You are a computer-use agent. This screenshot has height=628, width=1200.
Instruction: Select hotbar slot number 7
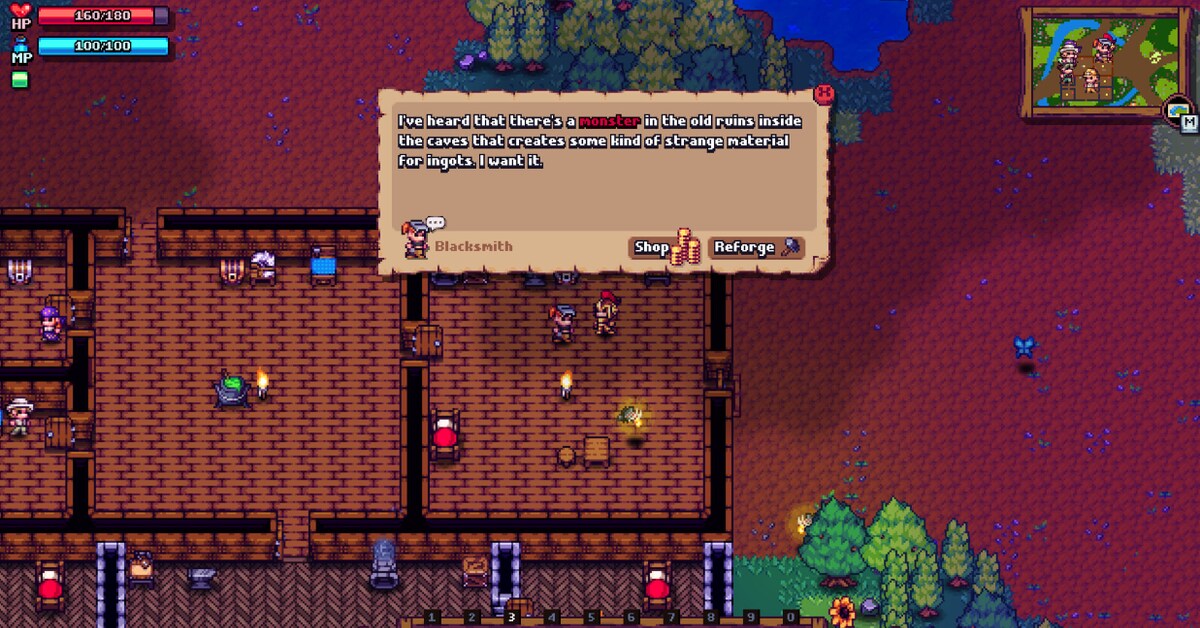pos(671,618)
